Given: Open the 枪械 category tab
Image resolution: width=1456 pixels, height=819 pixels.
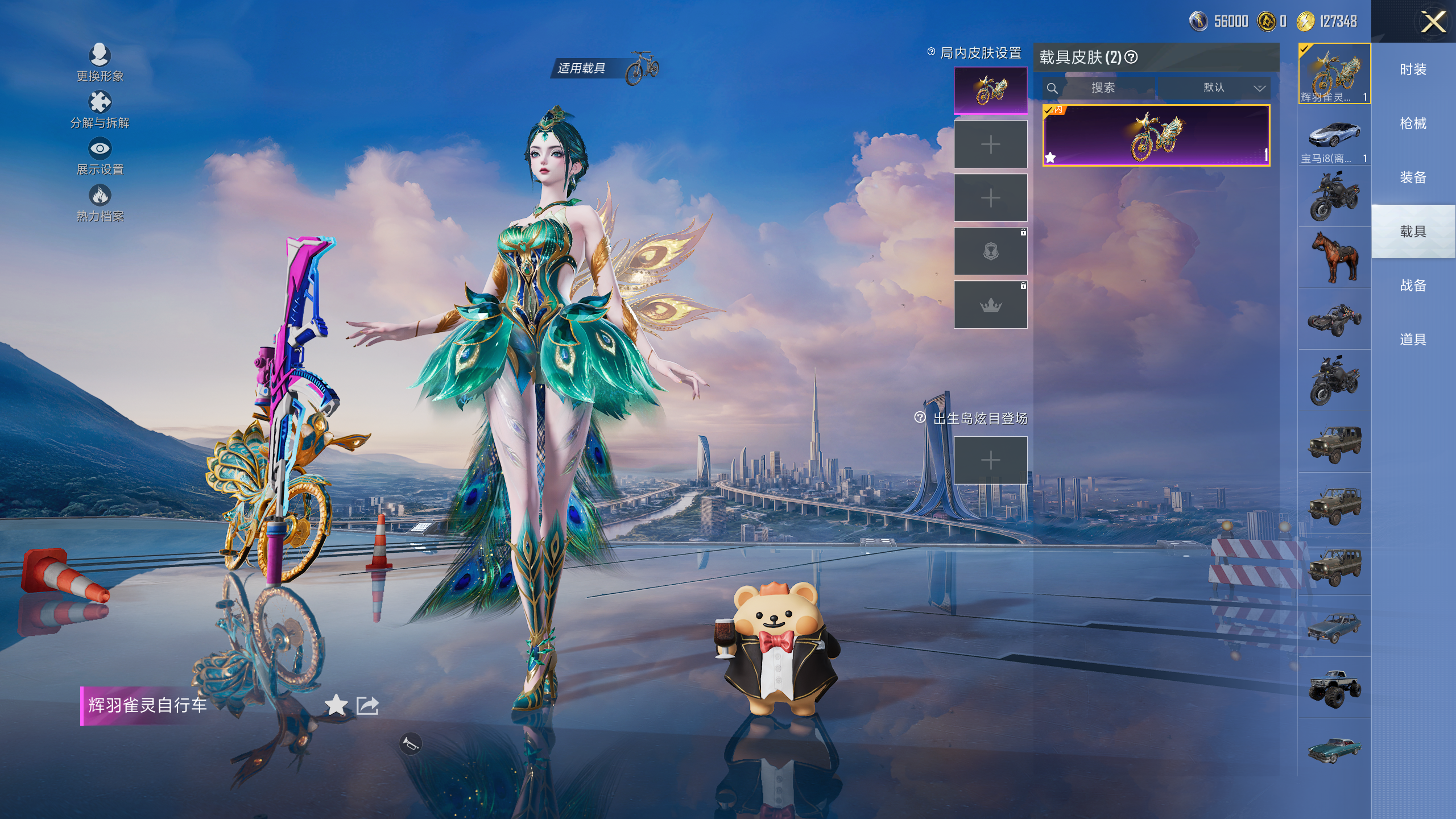Looking at the screenshot, I should pyautogui.click(x=1413, y=123).
